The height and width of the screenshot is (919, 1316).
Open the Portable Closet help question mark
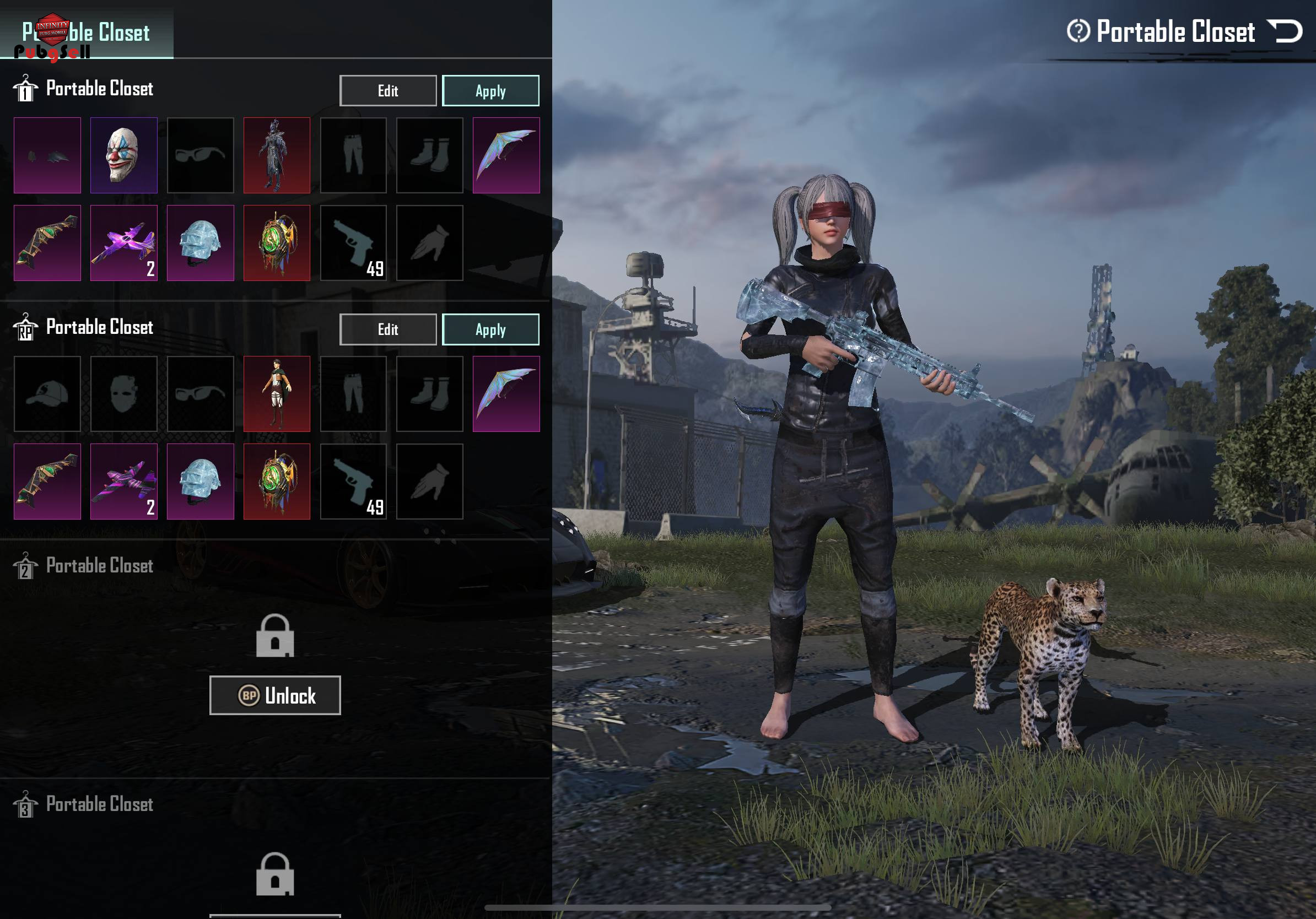(x=1077, y=31)
